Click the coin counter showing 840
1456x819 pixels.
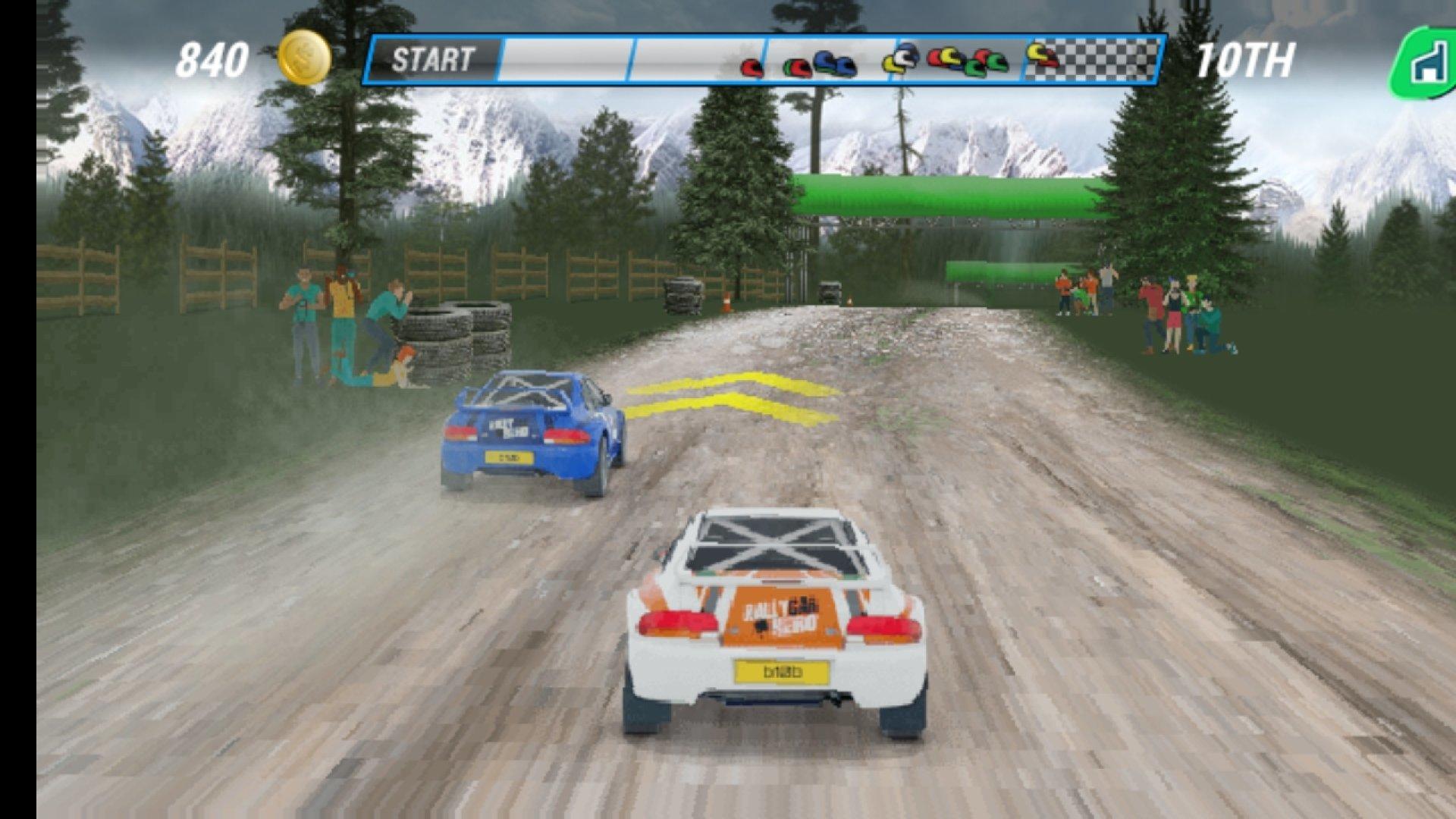pyautogui.click(x=213, y=57)
